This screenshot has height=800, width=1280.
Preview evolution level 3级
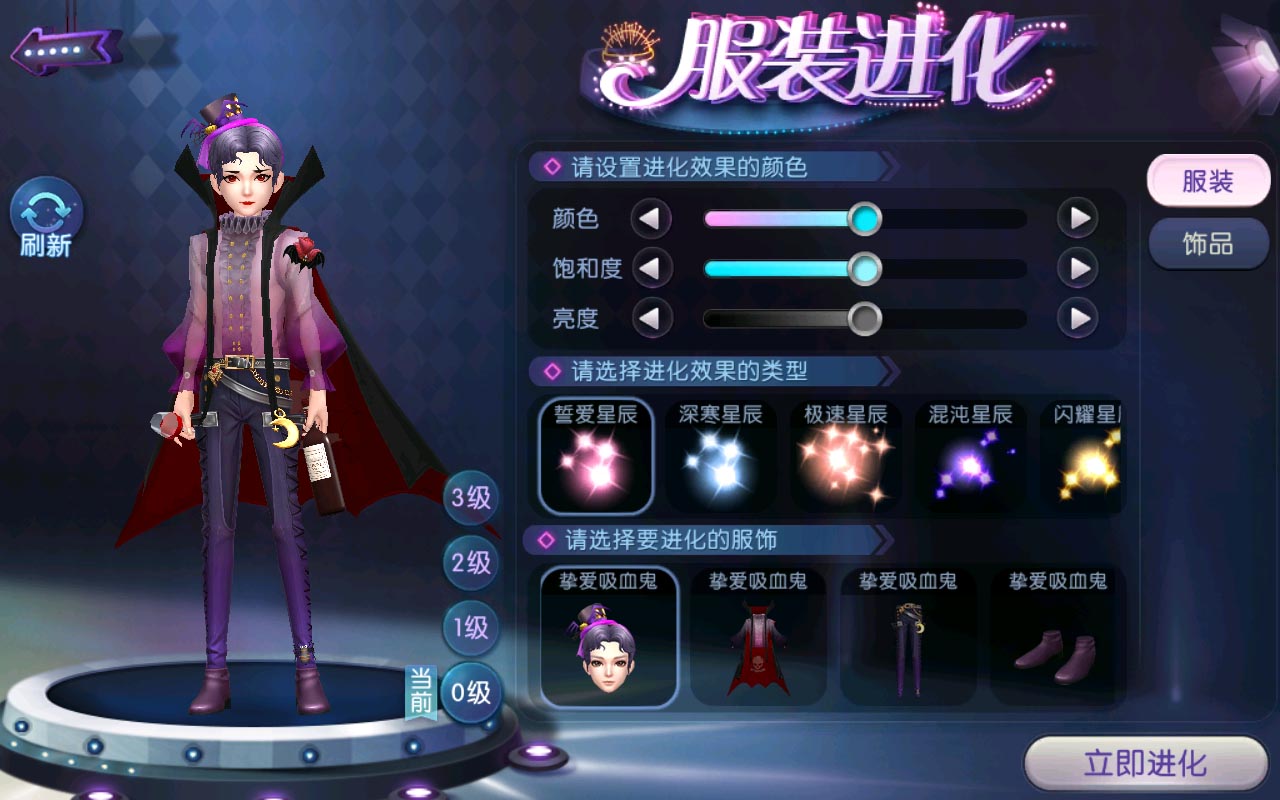point(471,498)
